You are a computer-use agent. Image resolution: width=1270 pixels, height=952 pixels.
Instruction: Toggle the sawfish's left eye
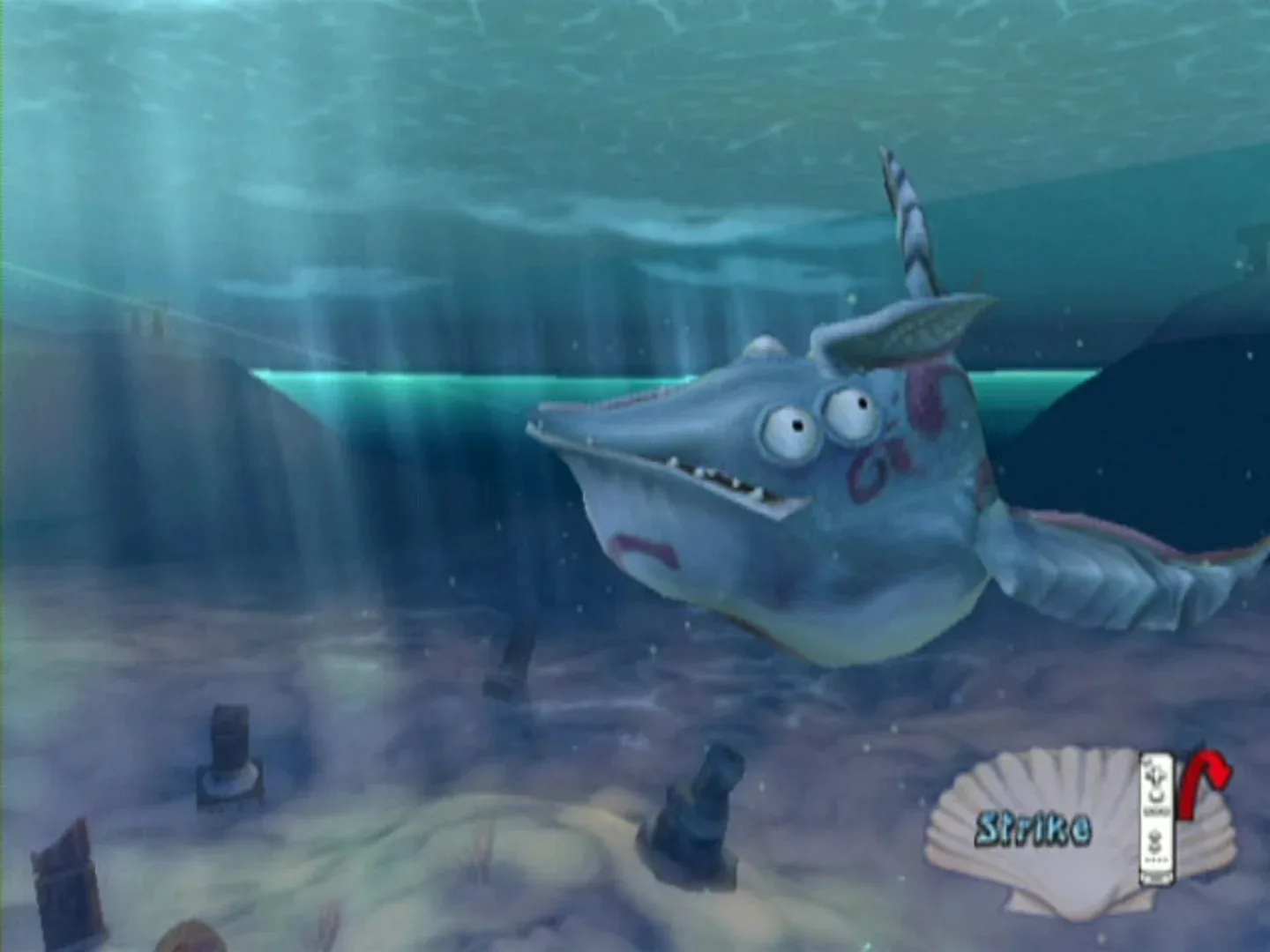click(785, 429)
